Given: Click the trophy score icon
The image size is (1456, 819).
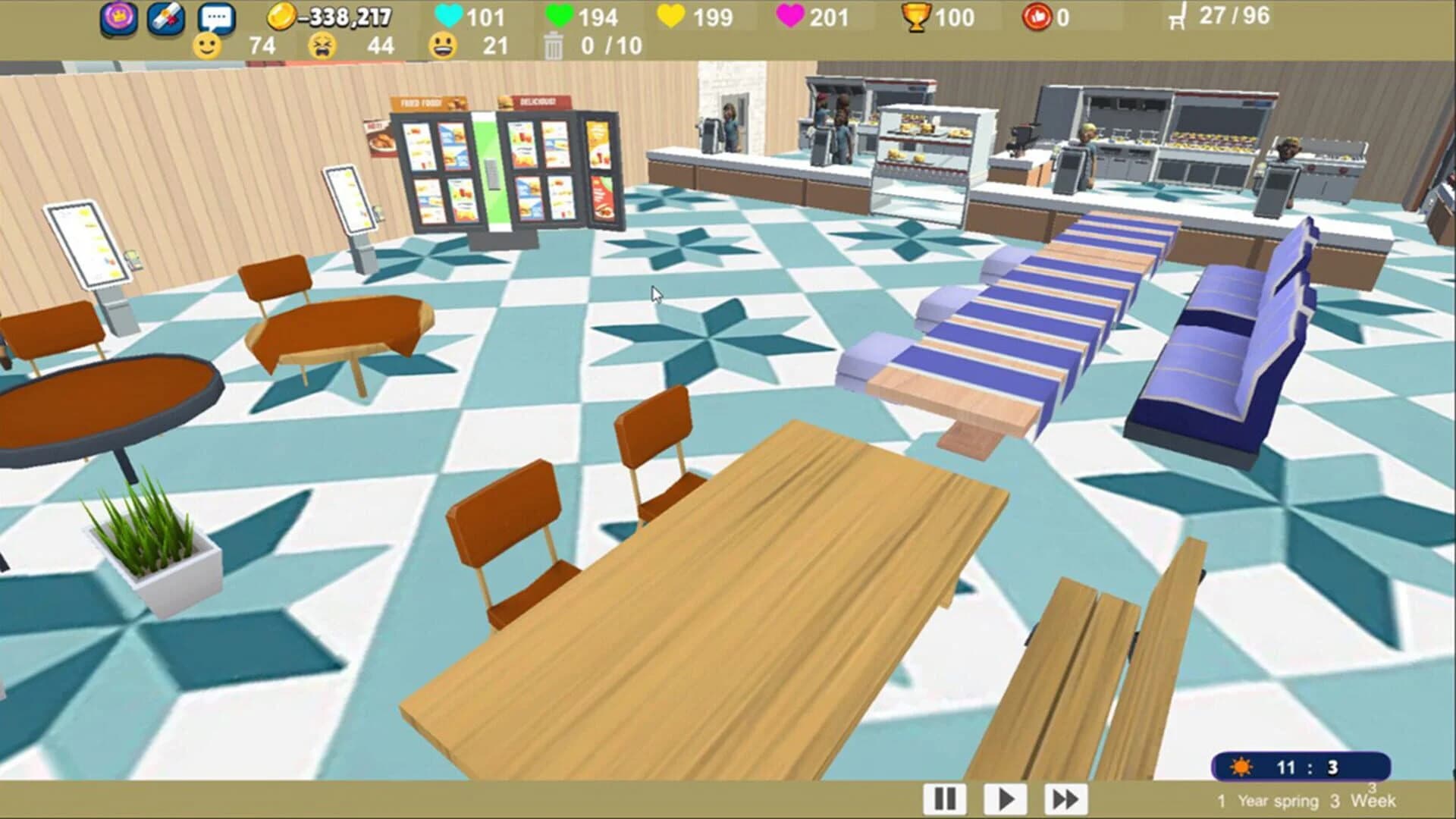Looking at the screenshot, I should 916,17.
